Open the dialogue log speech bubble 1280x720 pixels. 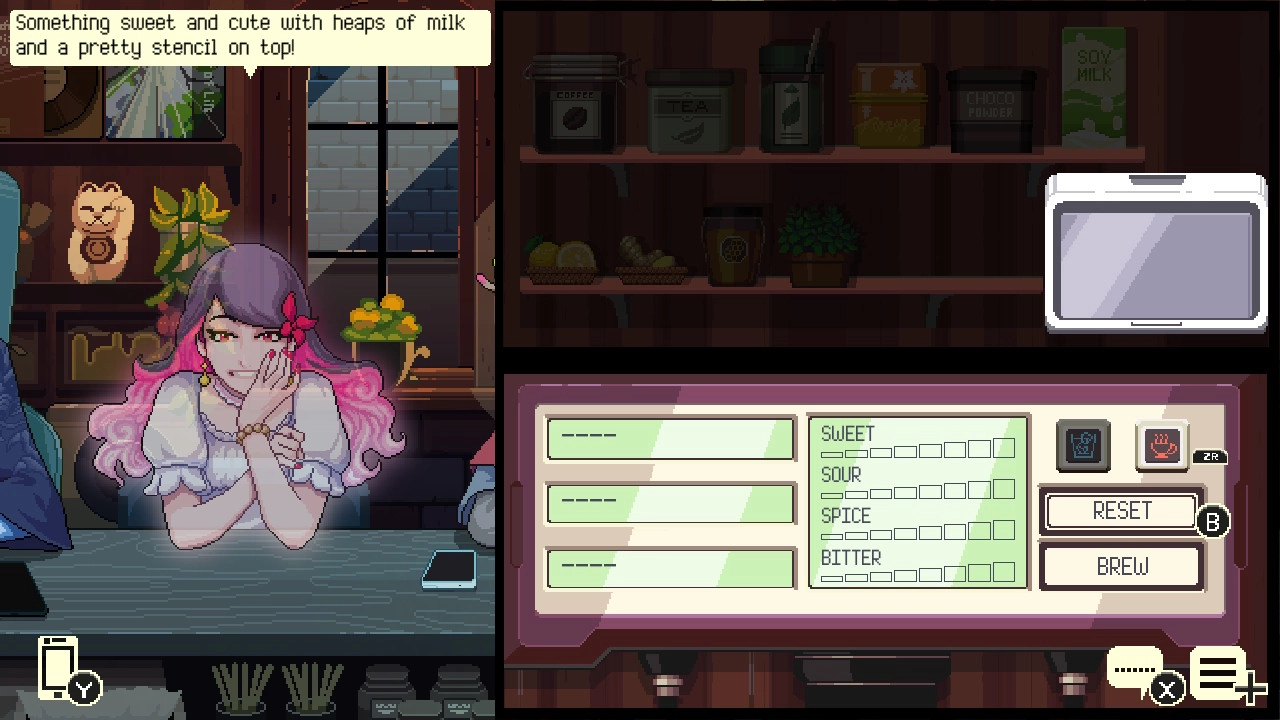pyautogui.click(x=1135, y=669)
